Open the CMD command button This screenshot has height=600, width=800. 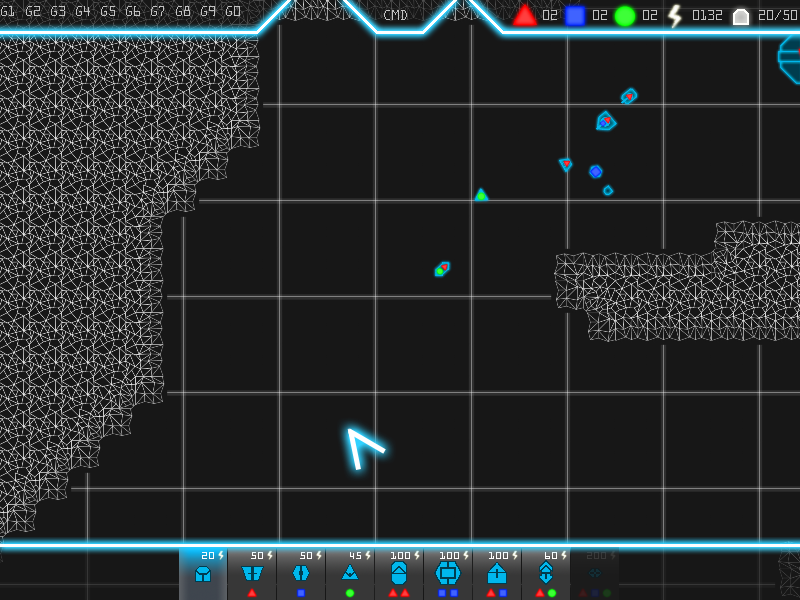pos(396,15)
